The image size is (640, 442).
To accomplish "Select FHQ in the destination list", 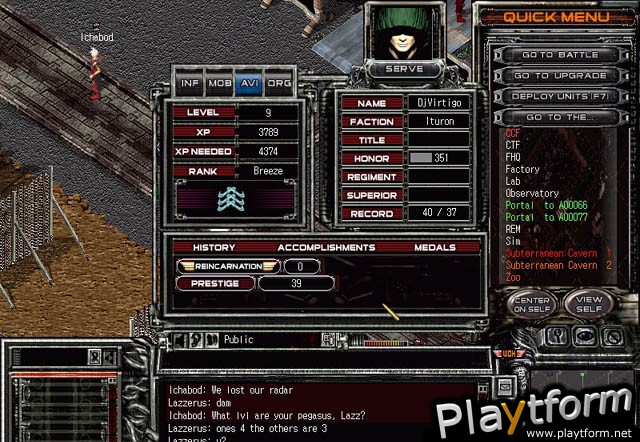I will pos(513,157).
